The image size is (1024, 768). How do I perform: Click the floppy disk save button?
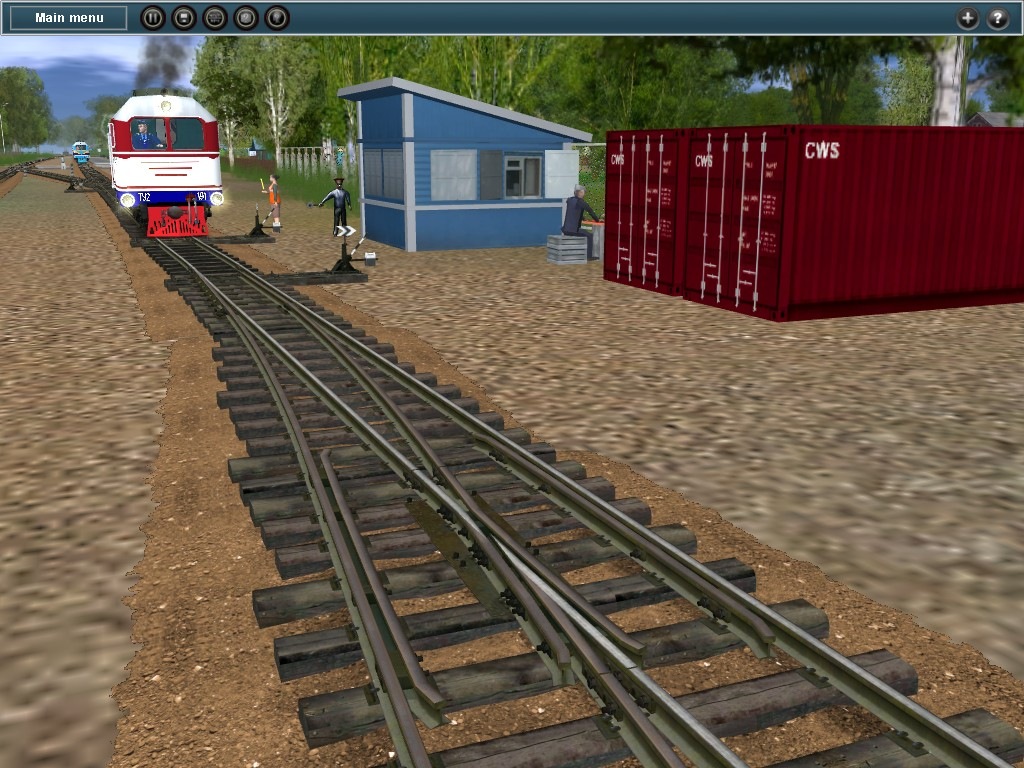pyautogui.click(x=183, y=18)
